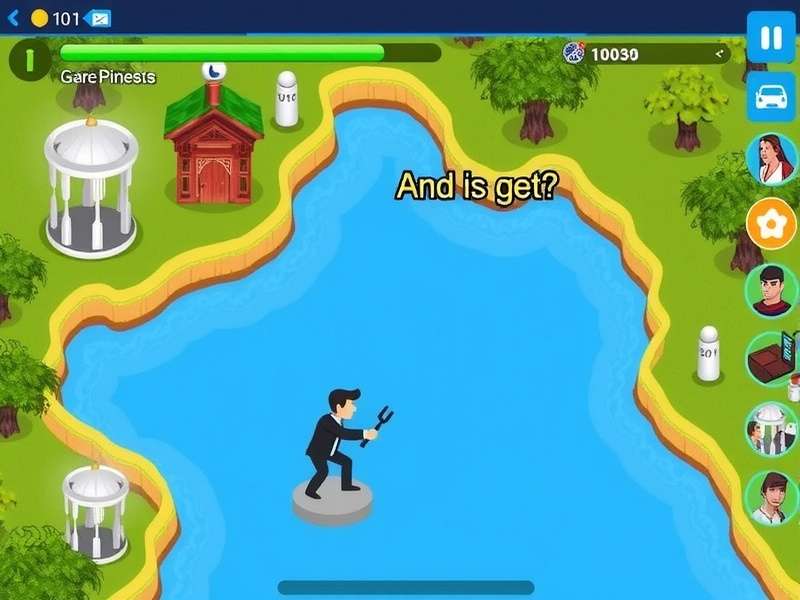This screenshot has height=600, width=800.
Task: Pause the game with the pause button
Action: pos(771,38)
